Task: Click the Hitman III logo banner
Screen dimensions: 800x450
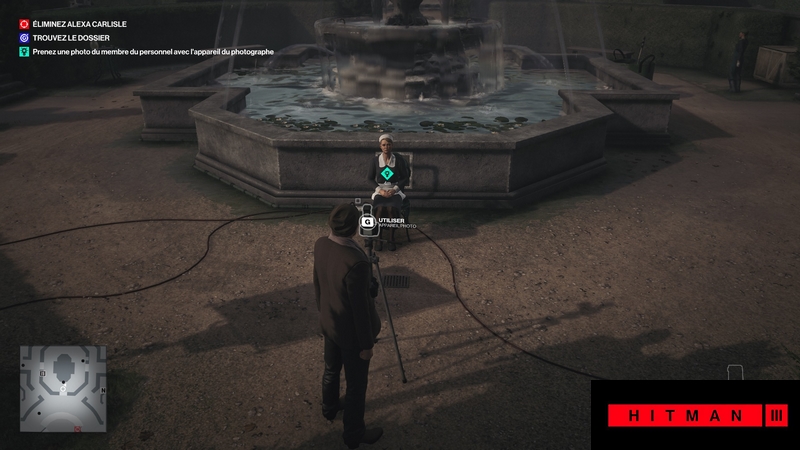Action: (x=695, y=415)
